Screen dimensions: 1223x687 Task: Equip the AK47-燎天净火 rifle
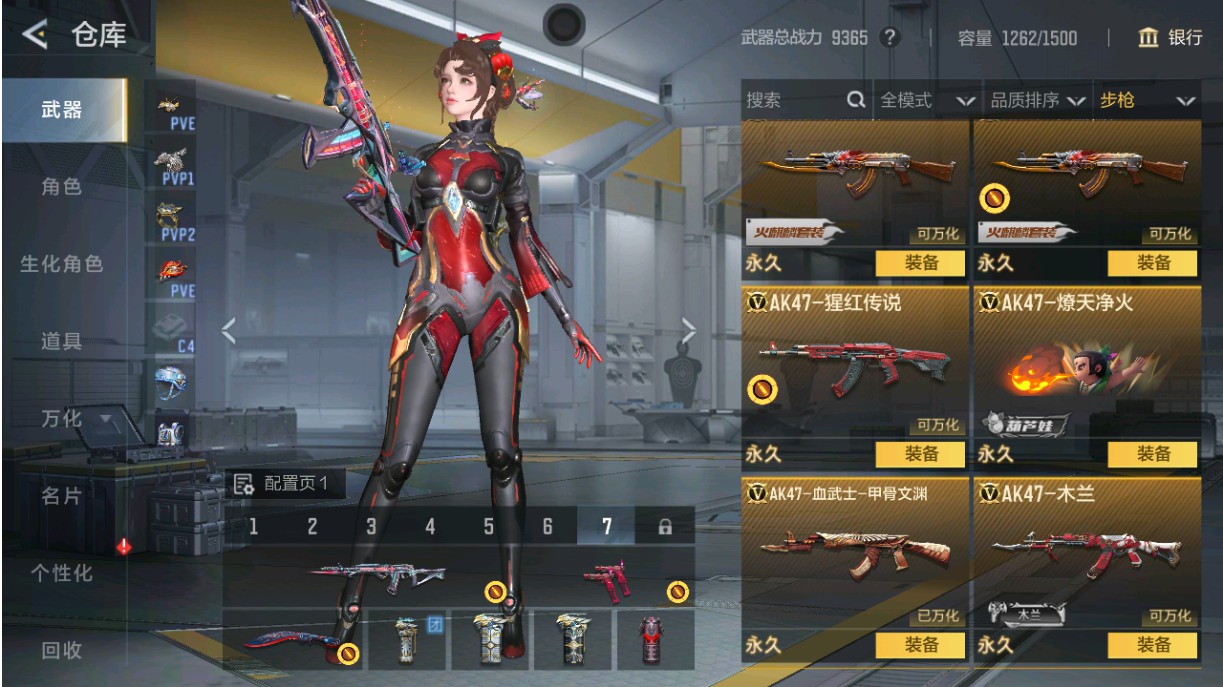pos(1152,454)
